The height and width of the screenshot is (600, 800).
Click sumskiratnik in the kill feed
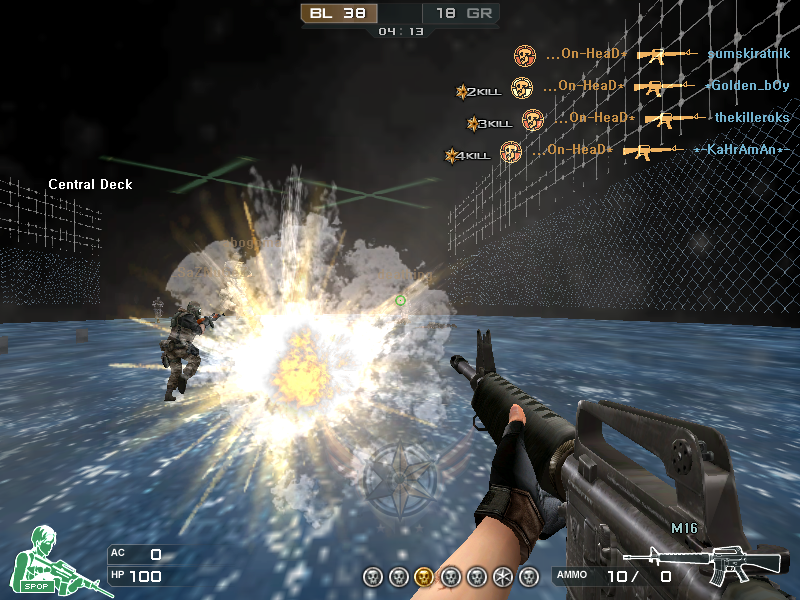(x=748, y=54)
